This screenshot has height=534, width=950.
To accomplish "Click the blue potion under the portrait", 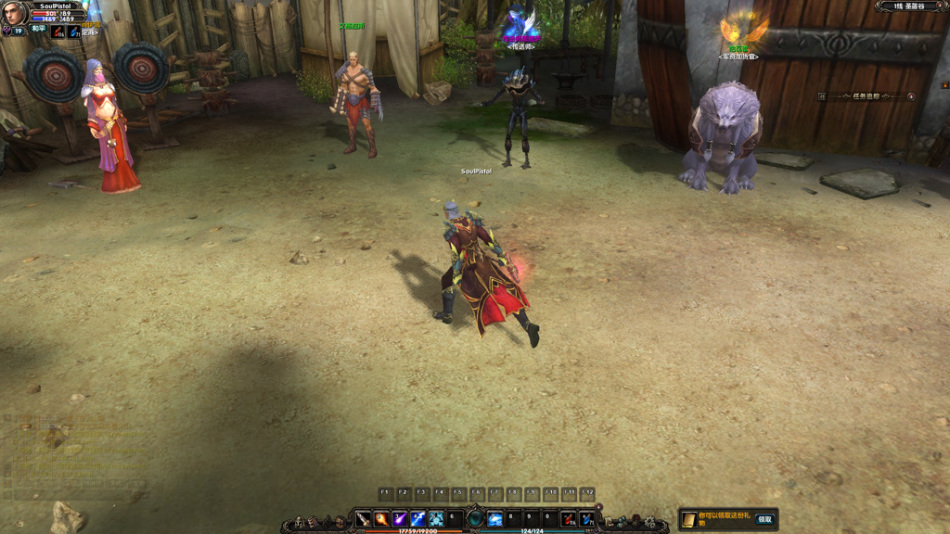I will (x=75, y=32).
